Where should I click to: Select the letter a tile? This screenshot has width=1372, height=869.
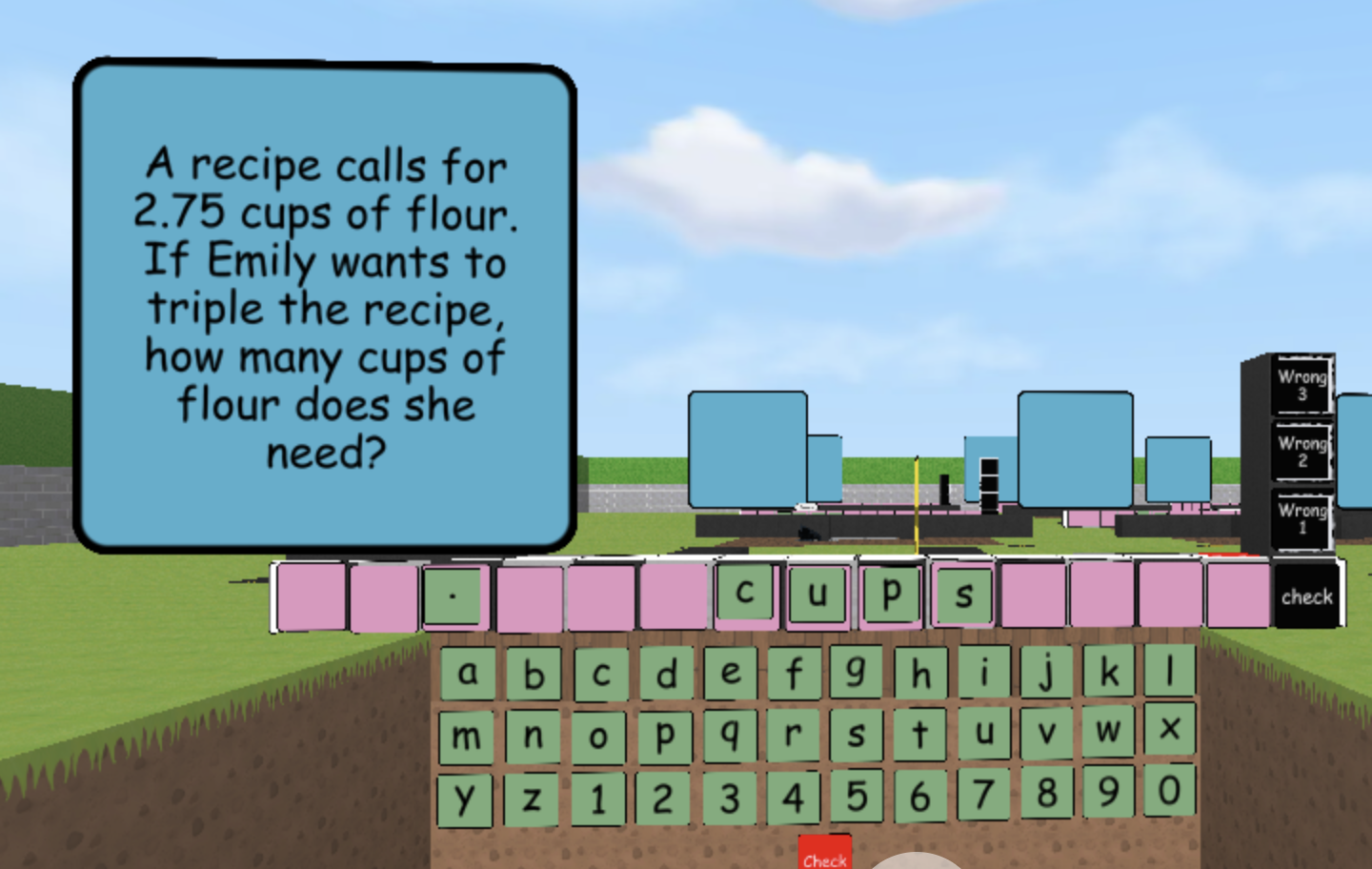[x=468, y=673]
